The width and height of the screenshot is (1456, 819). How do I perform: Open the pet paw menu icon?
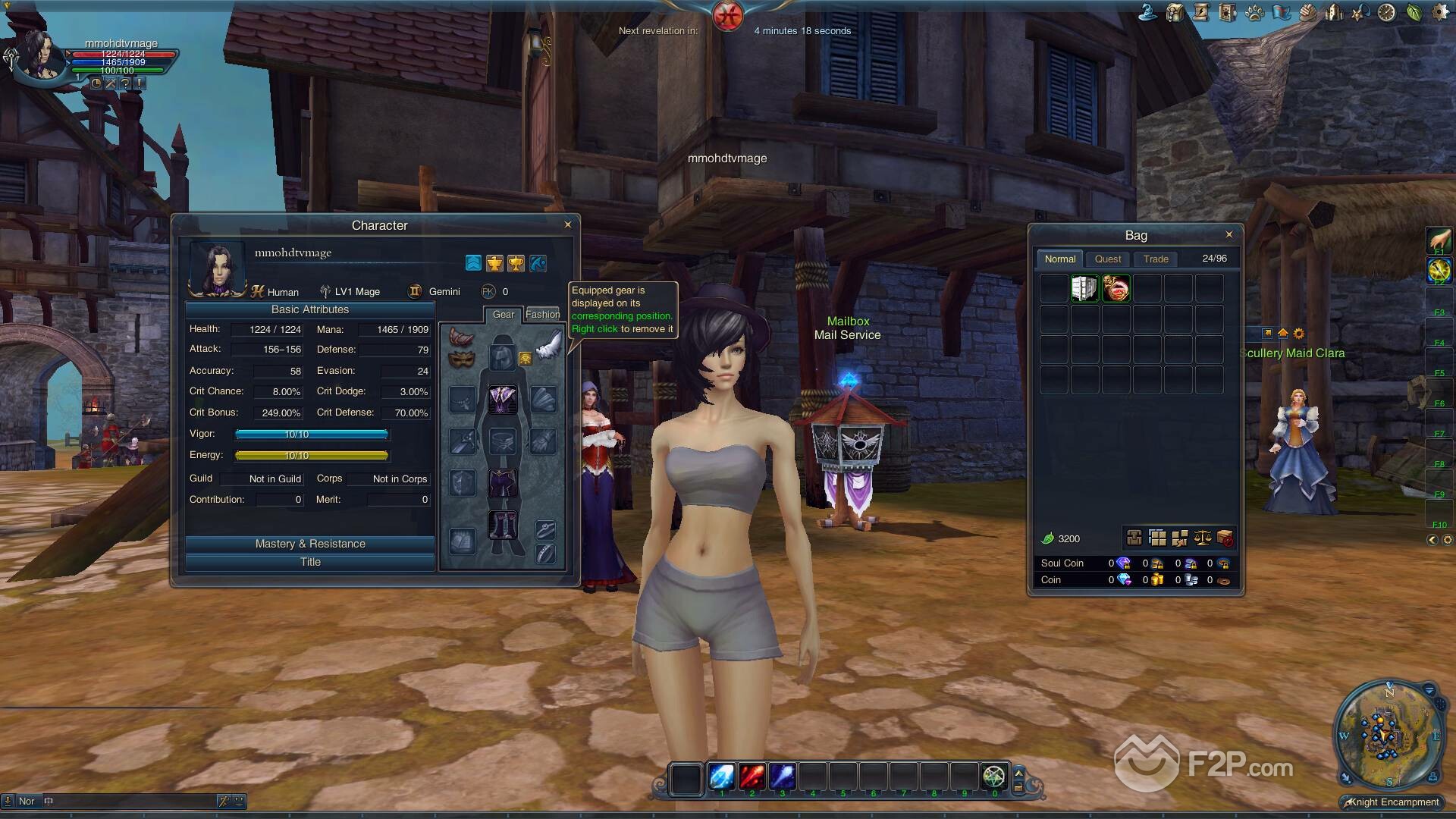coord(1254,13)
